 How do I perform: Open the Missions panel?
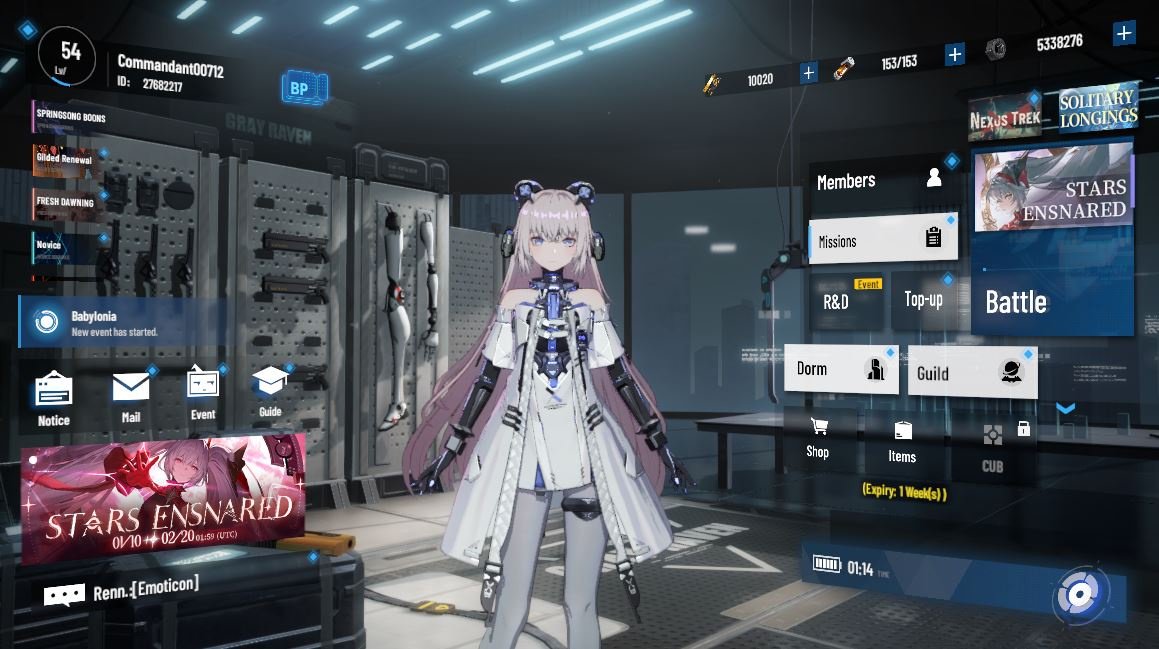pyautogui.click(x=880, y=240)
